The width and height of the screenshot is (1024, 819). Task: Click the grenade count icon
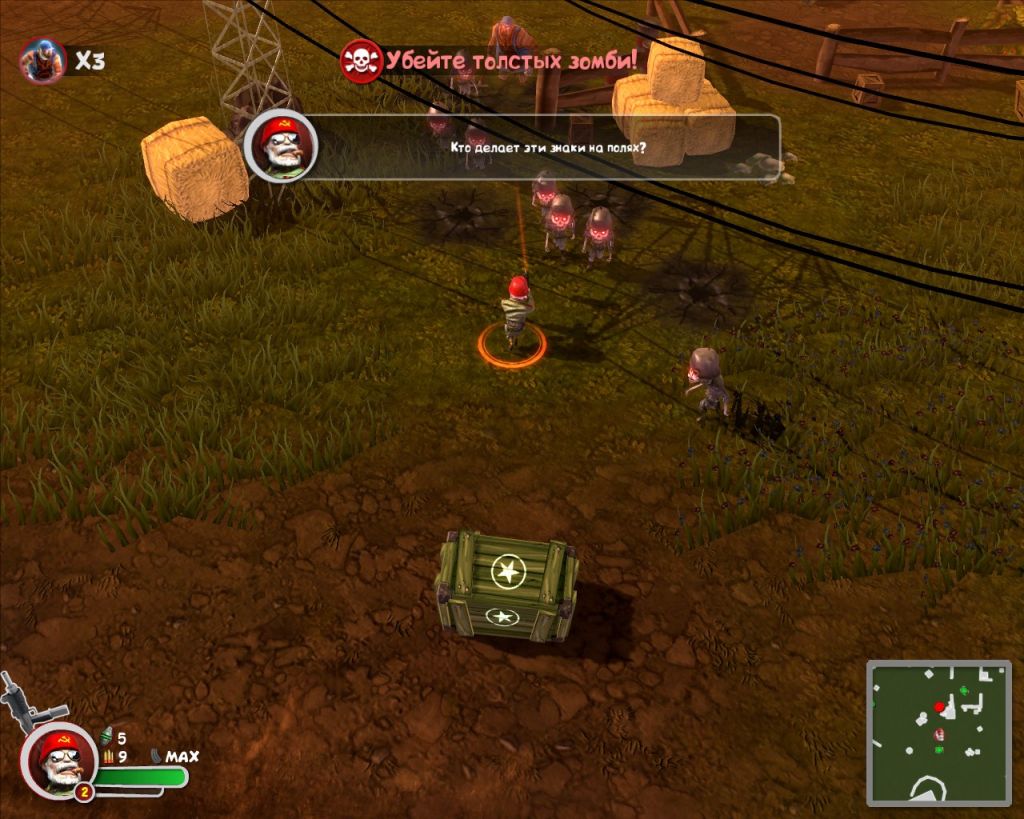pyautogui.click(x=107, y=738)
